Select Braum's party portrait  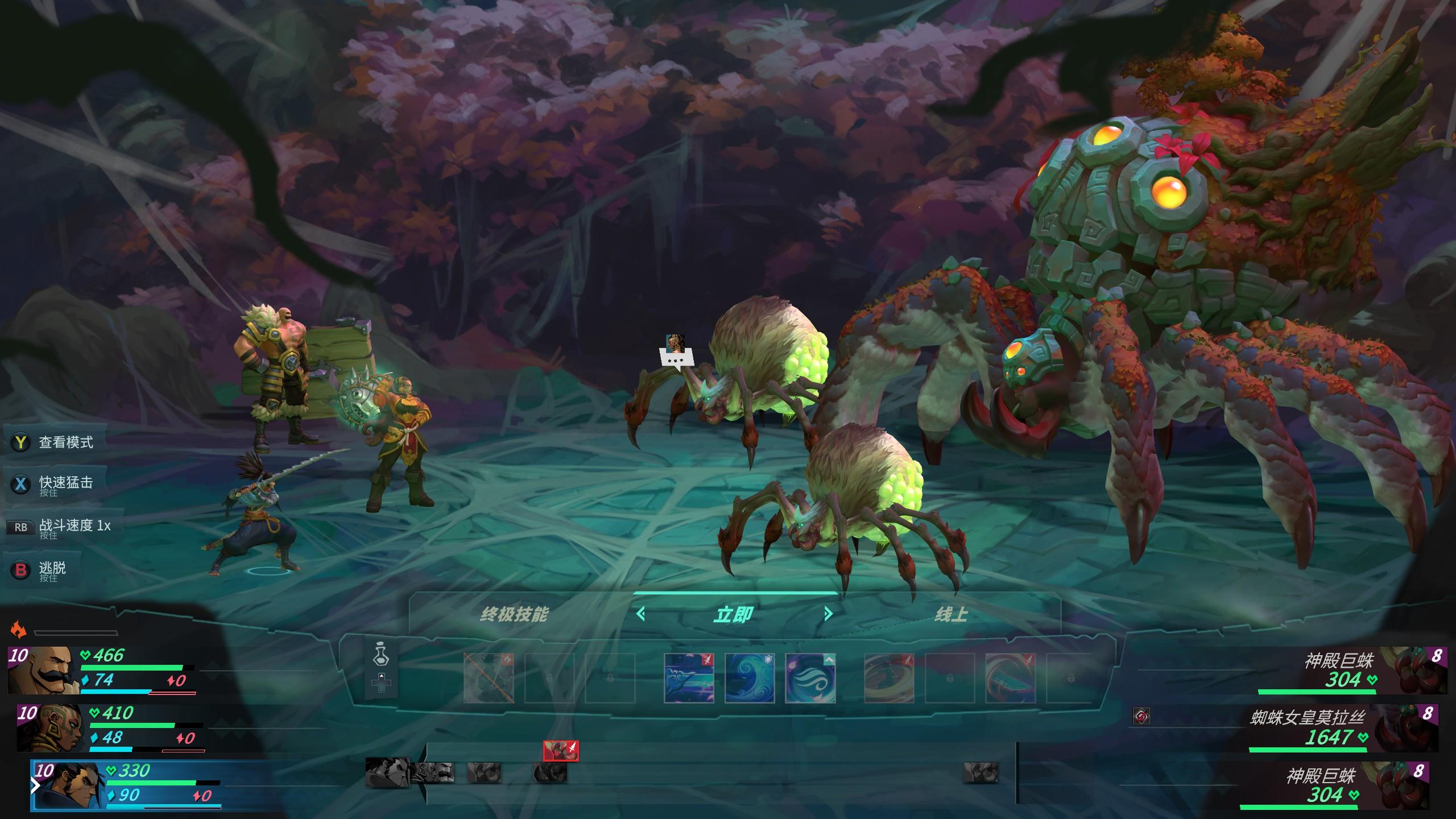click(44, 671)
